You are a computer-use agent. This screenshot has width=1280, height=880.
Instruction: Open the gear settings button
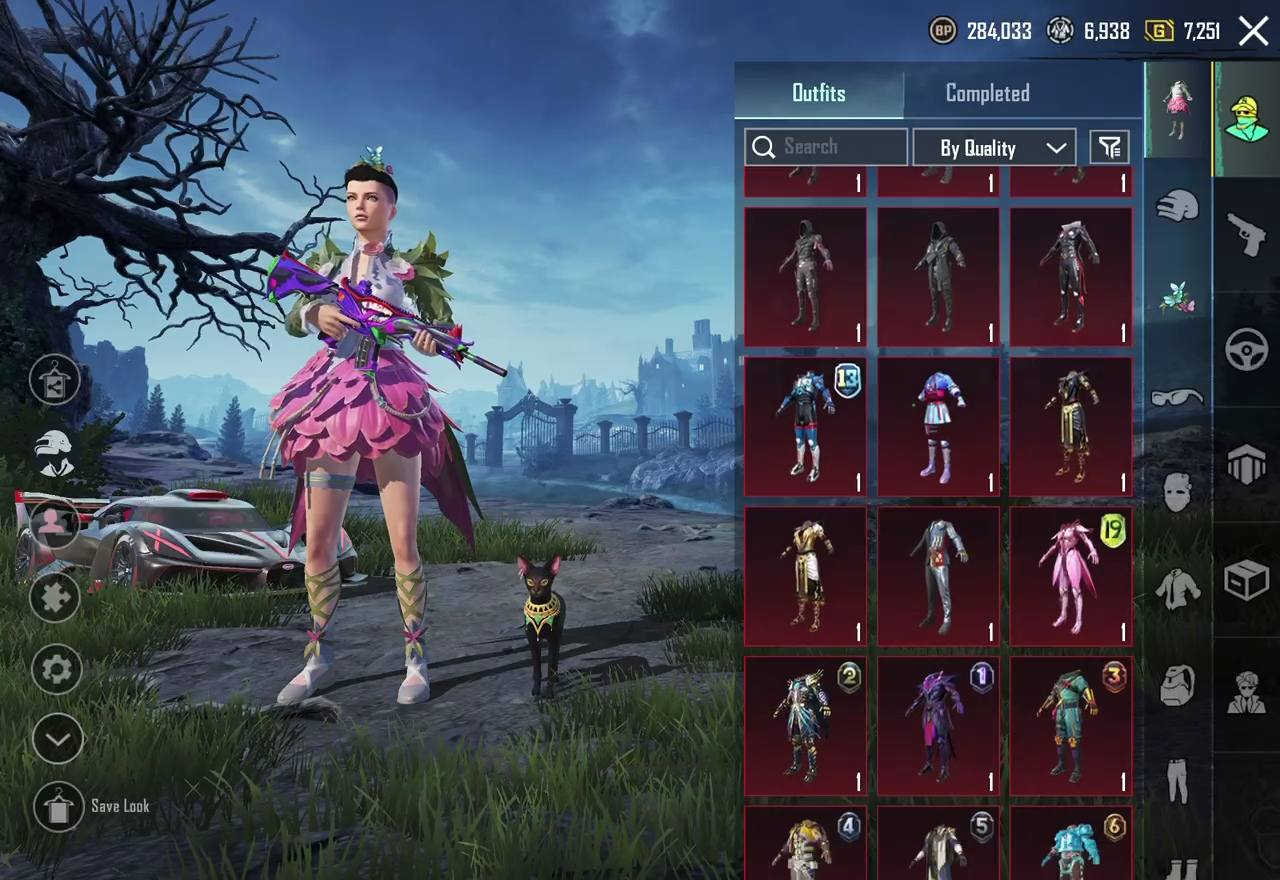click(57, 669)
